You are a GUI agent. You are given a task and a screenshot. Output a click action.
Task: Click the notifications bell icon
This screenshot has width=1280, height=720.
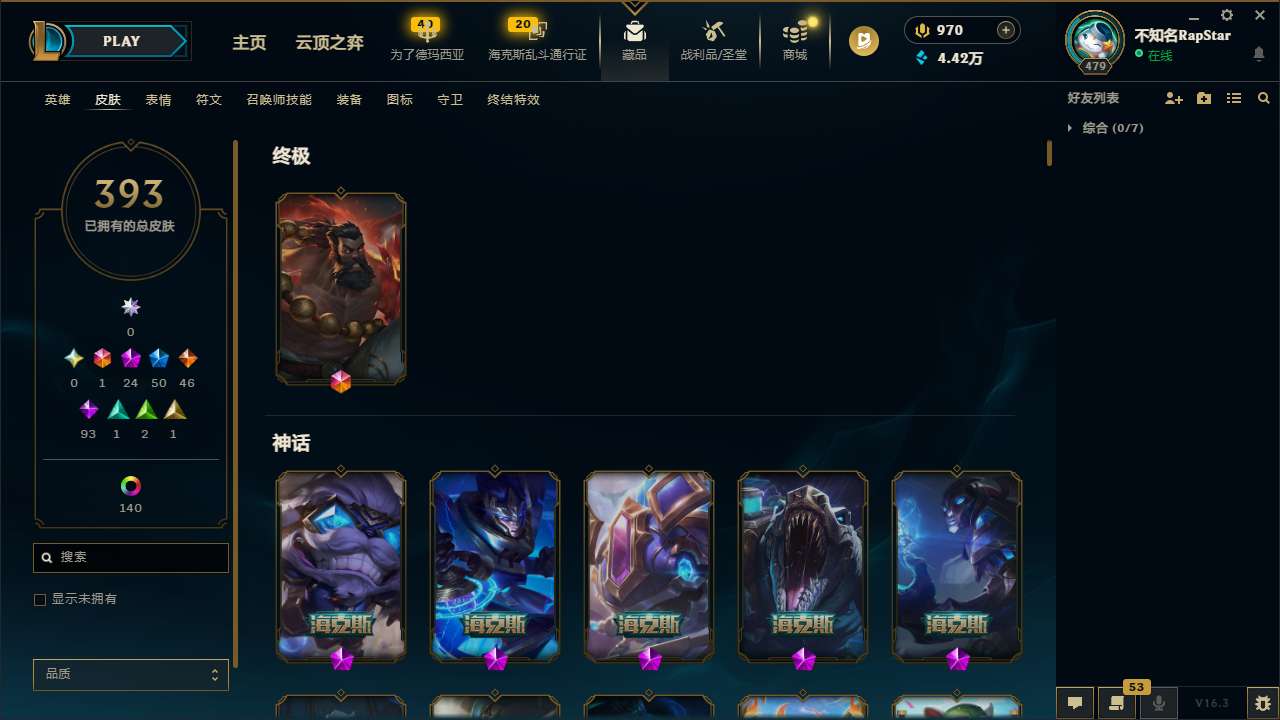click(1260, 52)
